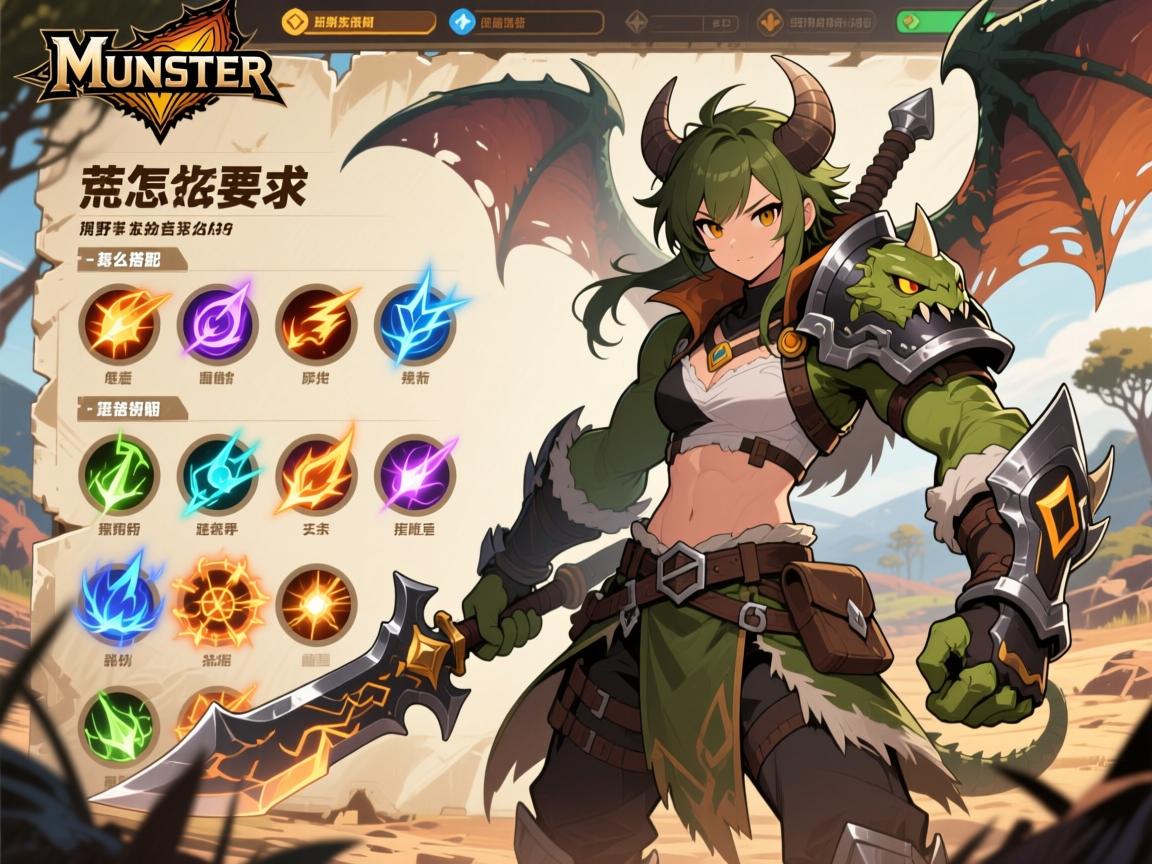Screen dimensions: 1152x864
Task: Select the green lightning skill in the second row
Action: click(x=119, y=474)
